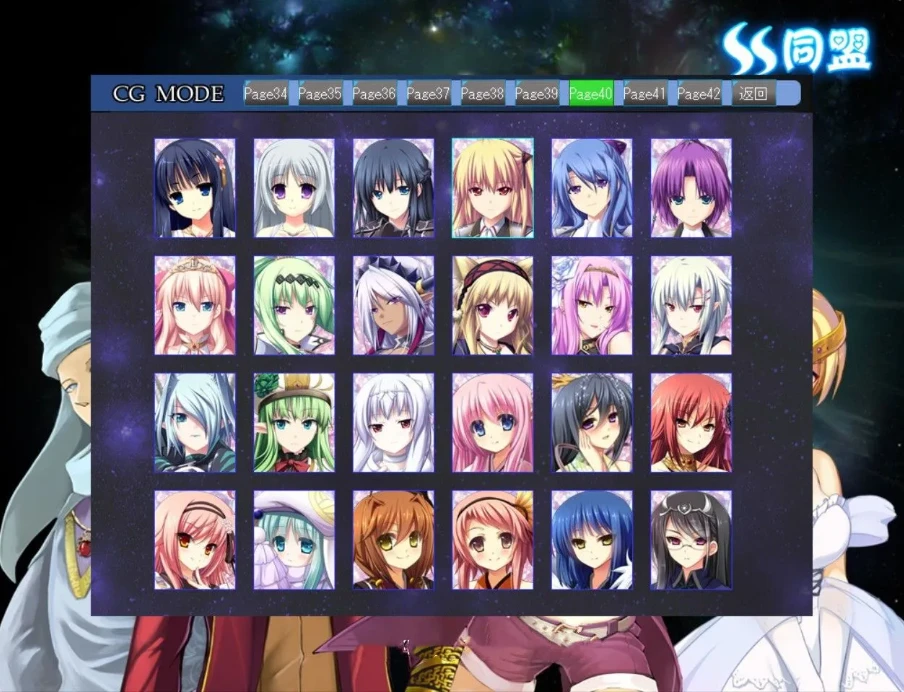Screen dimensions: 904x692
Task: Open the silver-haired purple-eyed girl portrait
Action: point(294,188)
